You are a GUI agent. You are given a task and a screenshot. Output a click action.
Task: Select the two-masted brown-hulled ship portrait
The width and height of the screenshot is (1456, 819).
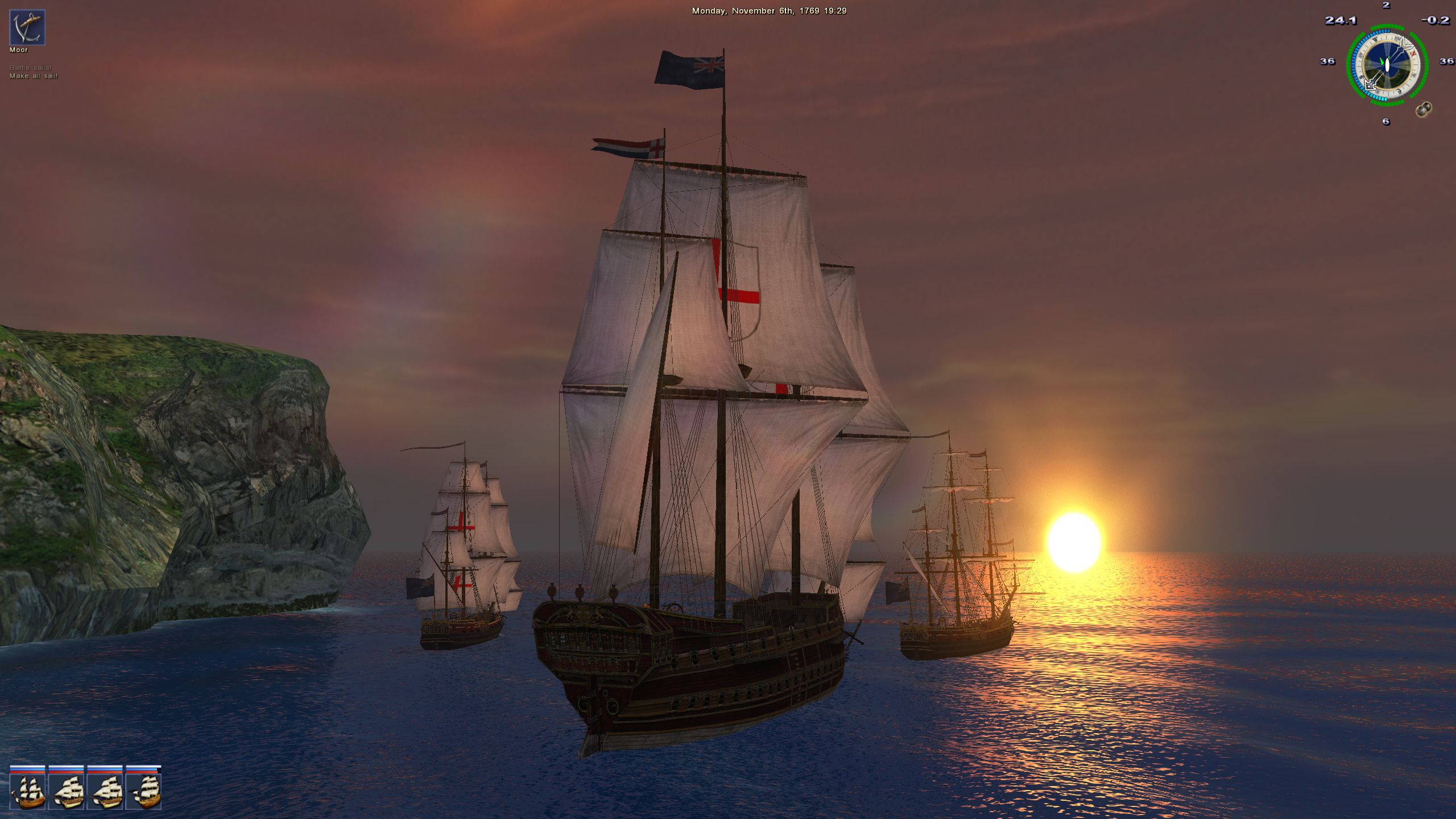[28, 792]
